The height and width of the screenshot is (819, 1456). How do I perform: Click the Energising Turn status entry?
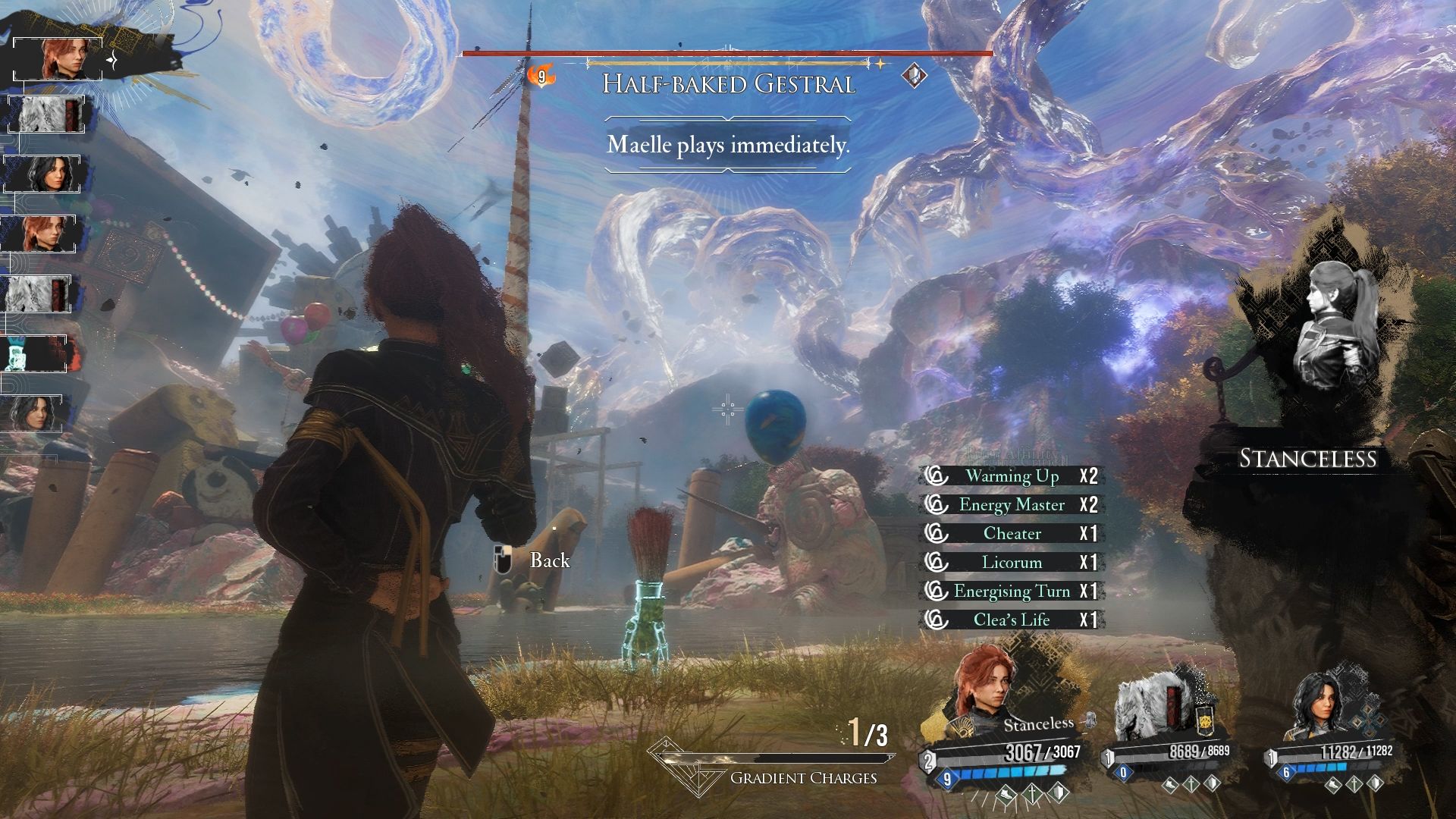(x=1012, y=591)
